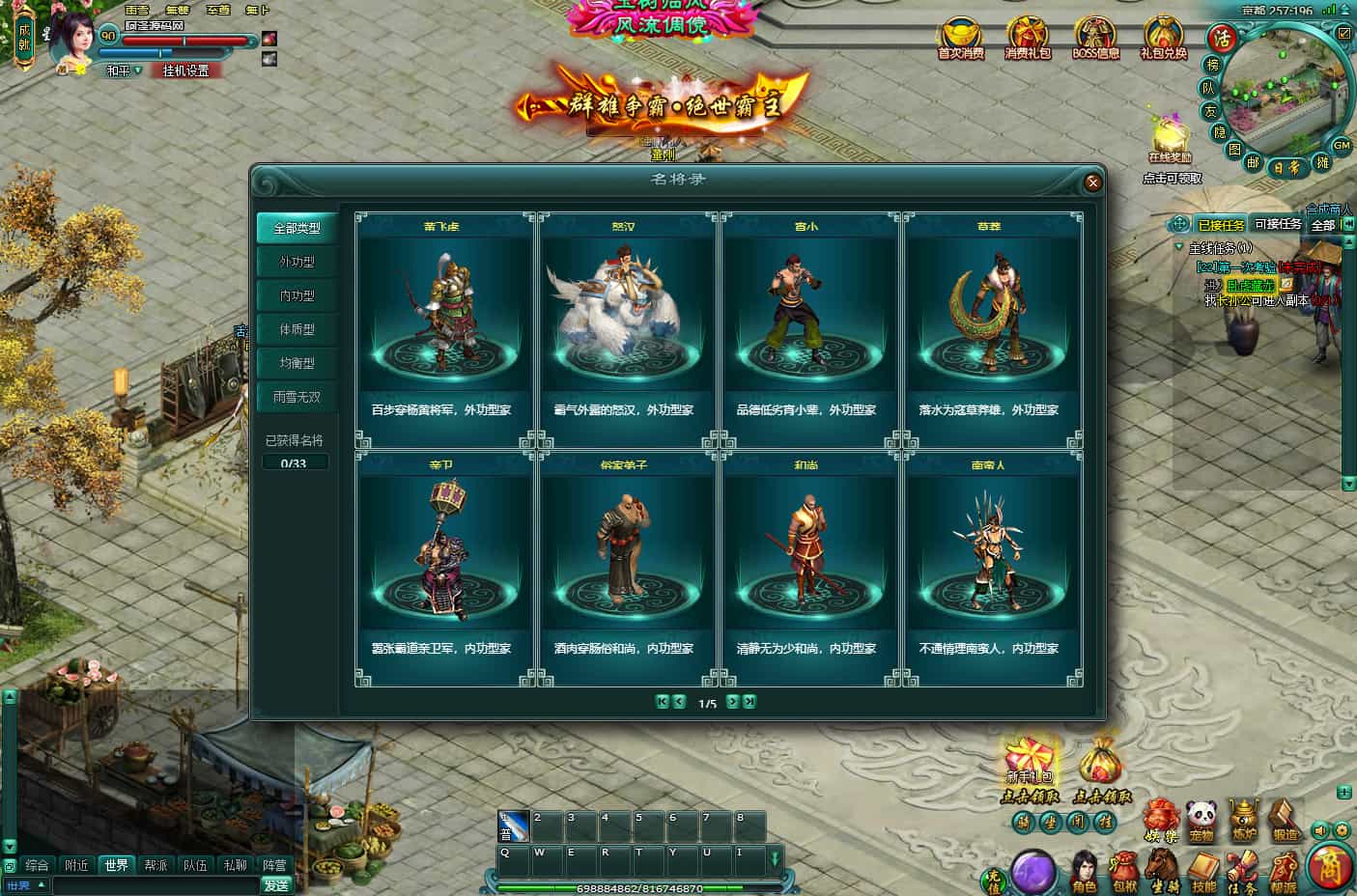1357x896 pixels.
Task: Open the 包袱 inventory bag
Action: click(1124, 869)
